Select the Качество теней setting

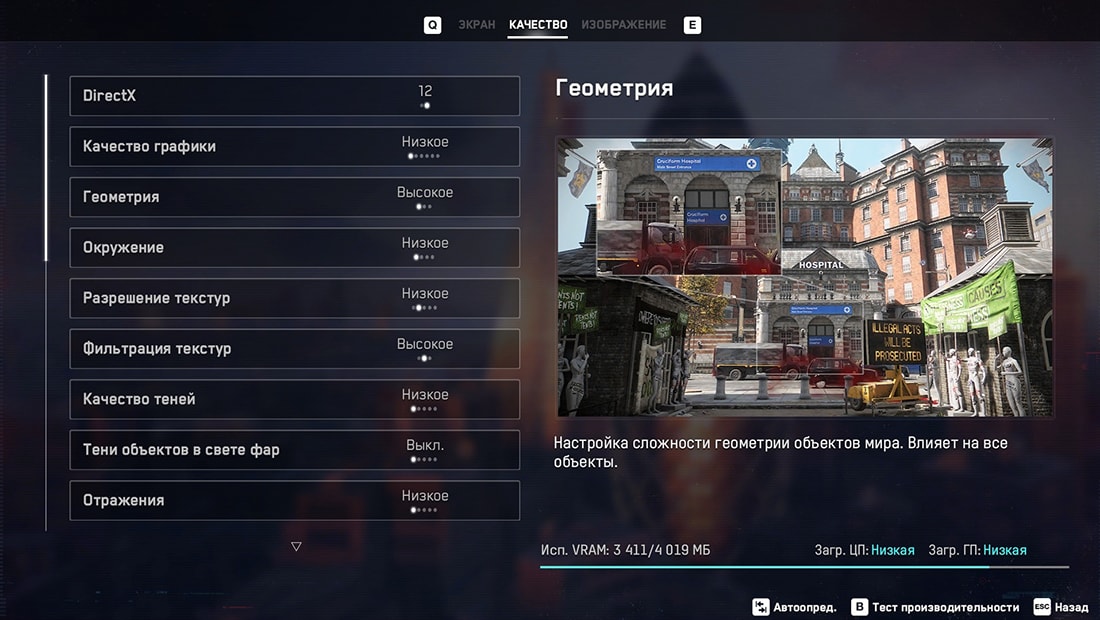(294, 399)
